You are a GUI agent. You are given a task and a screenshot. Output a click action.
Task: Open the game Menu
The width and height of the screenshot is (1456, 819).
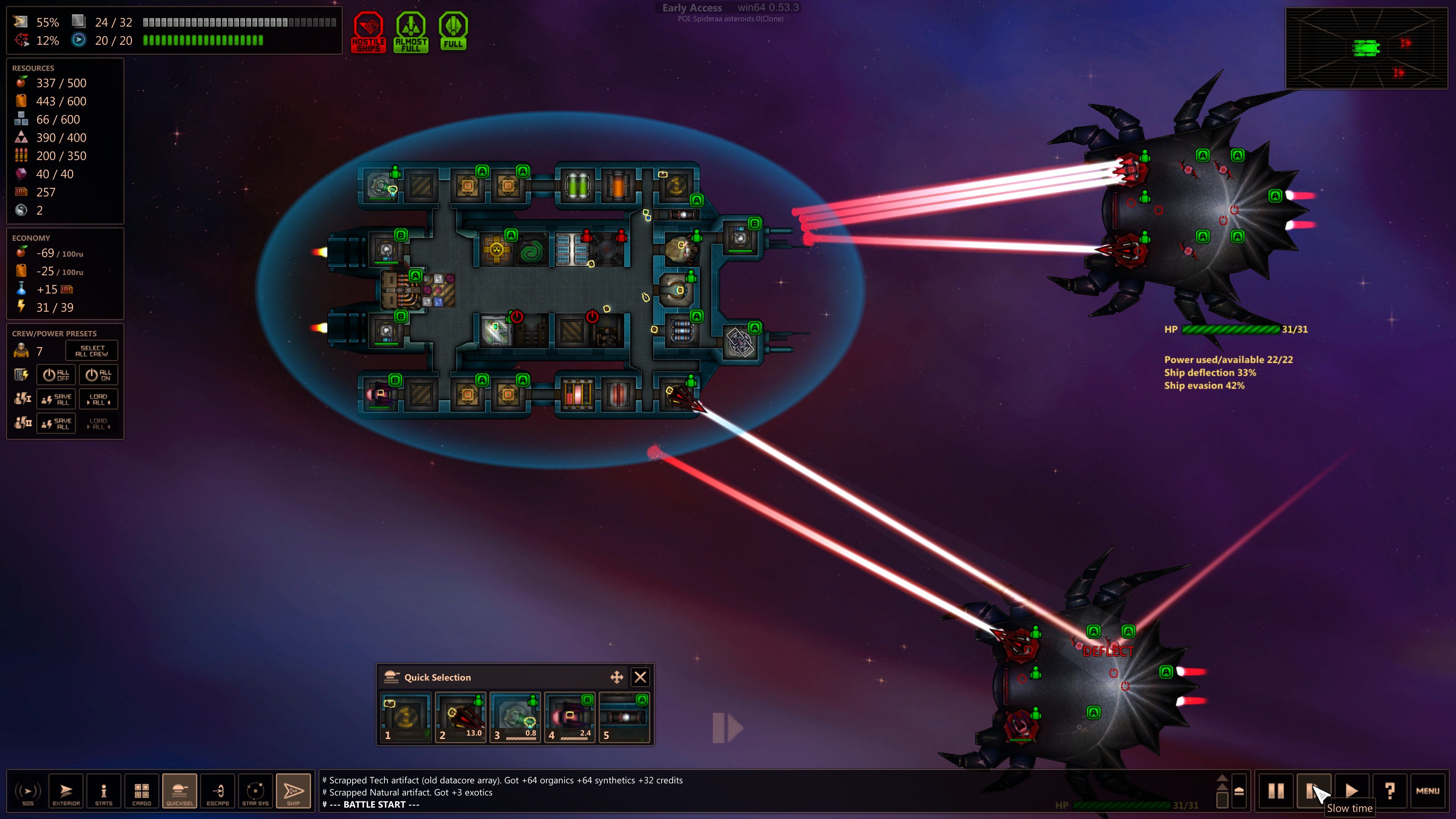(x=1428, y=791)
